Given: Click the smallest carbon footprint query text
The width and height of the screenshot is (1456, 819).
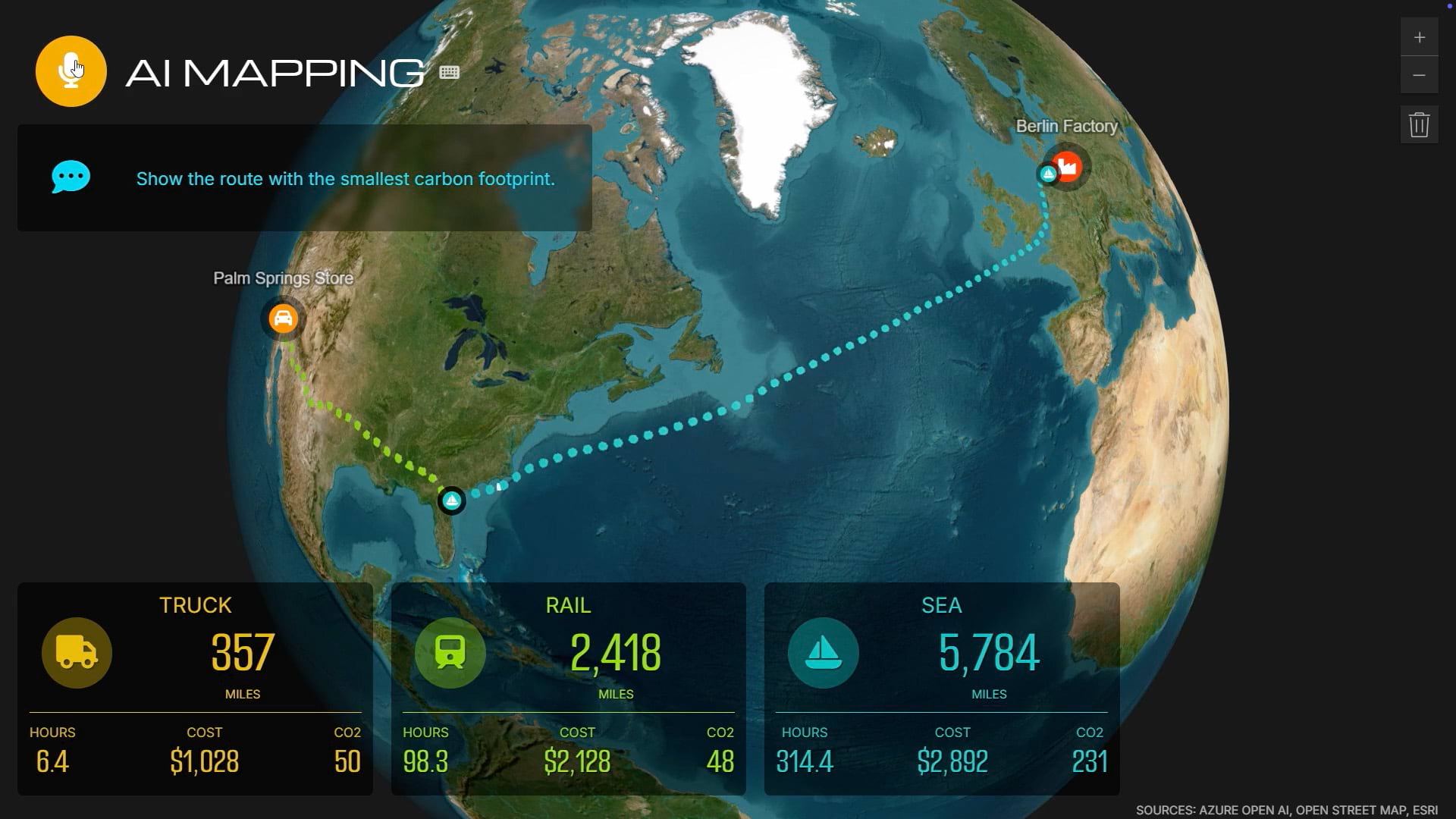Looking at the screenshot, I should coord(345,179).
